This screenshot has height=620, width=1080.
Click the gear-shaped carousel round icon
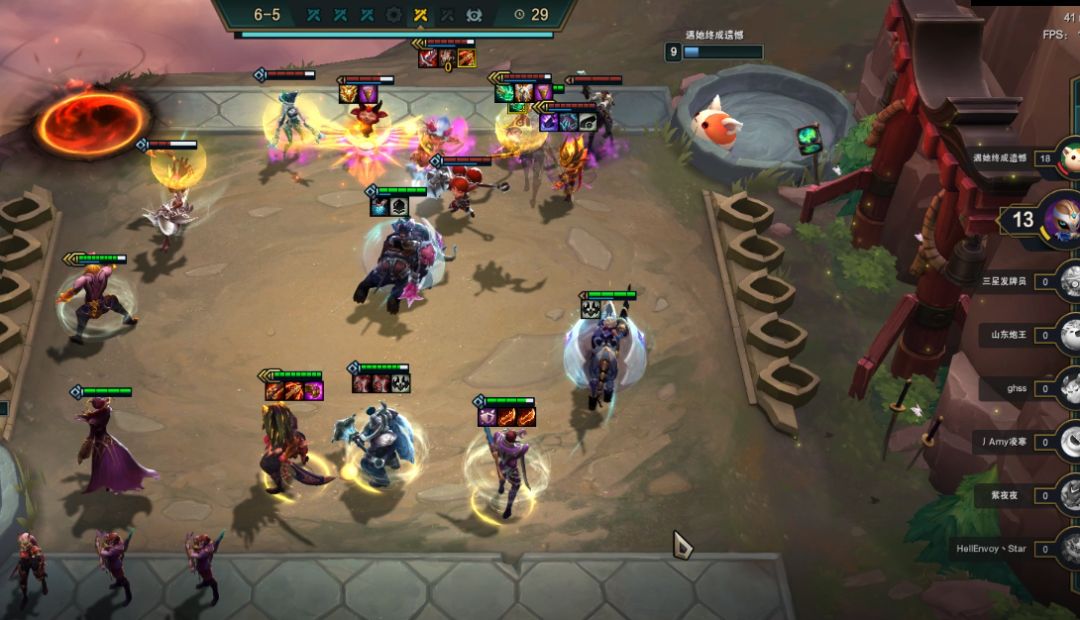tap(394, 14)
